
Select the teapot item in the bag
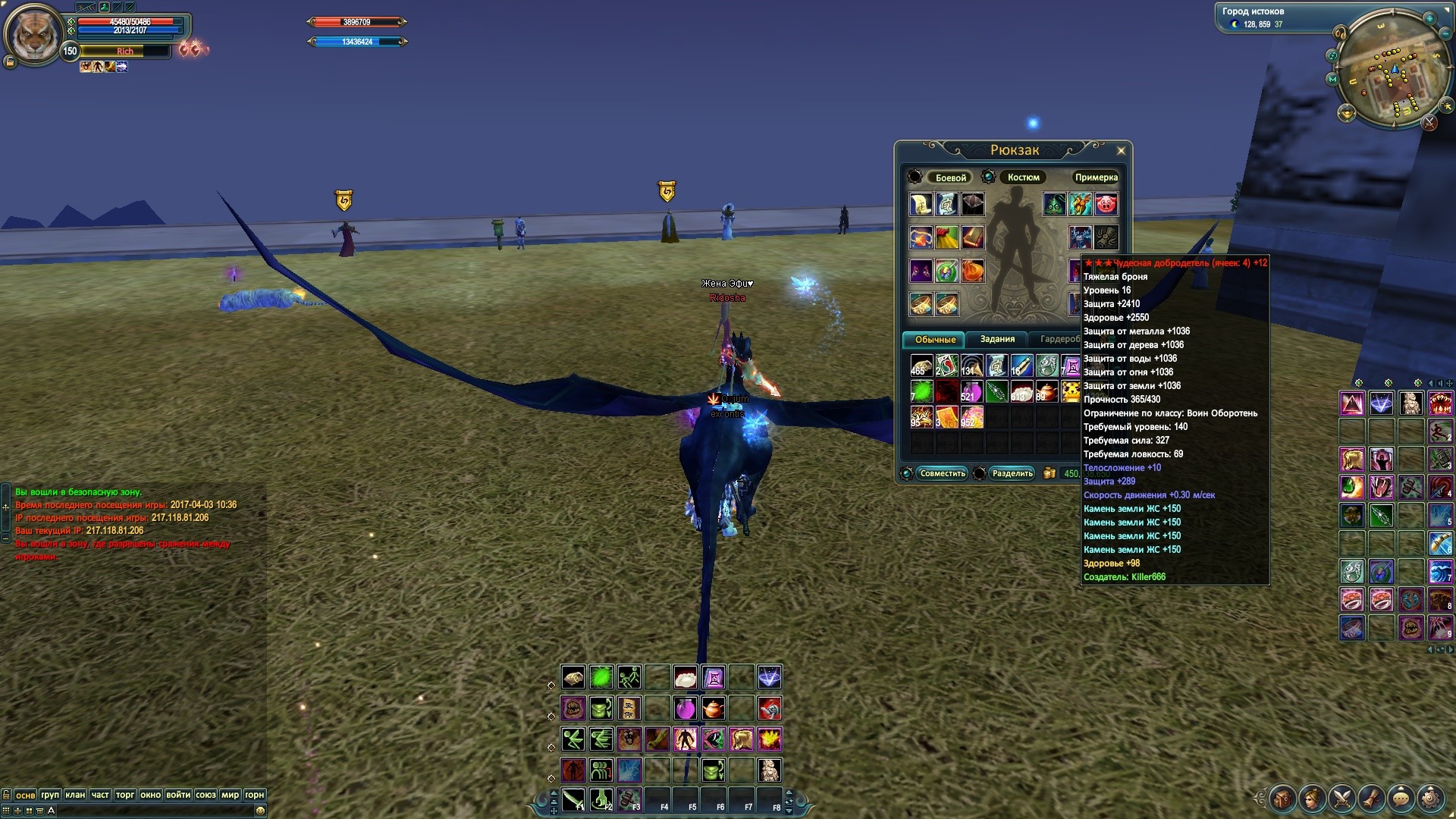pos(1046,391)
